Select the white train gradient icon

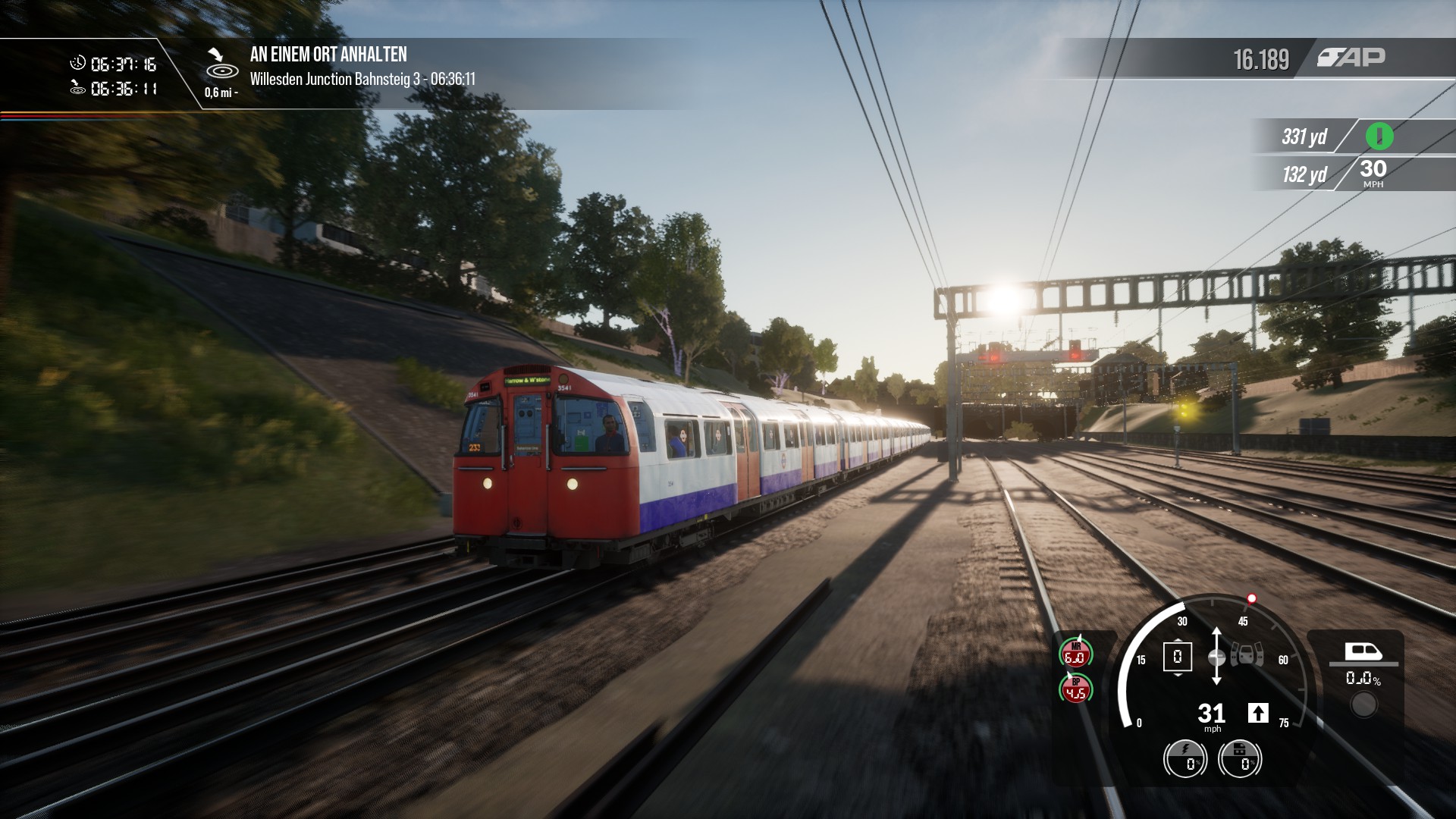(x=1363, y=651)
